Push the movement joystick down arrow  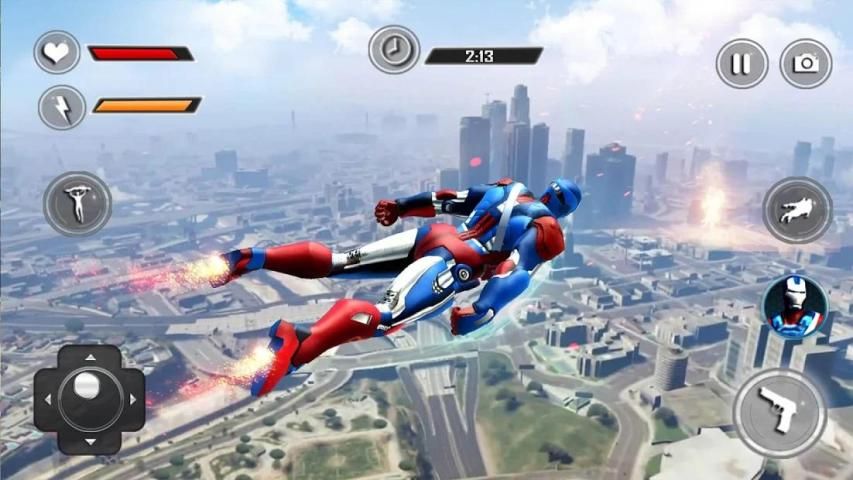click(90, 441)
